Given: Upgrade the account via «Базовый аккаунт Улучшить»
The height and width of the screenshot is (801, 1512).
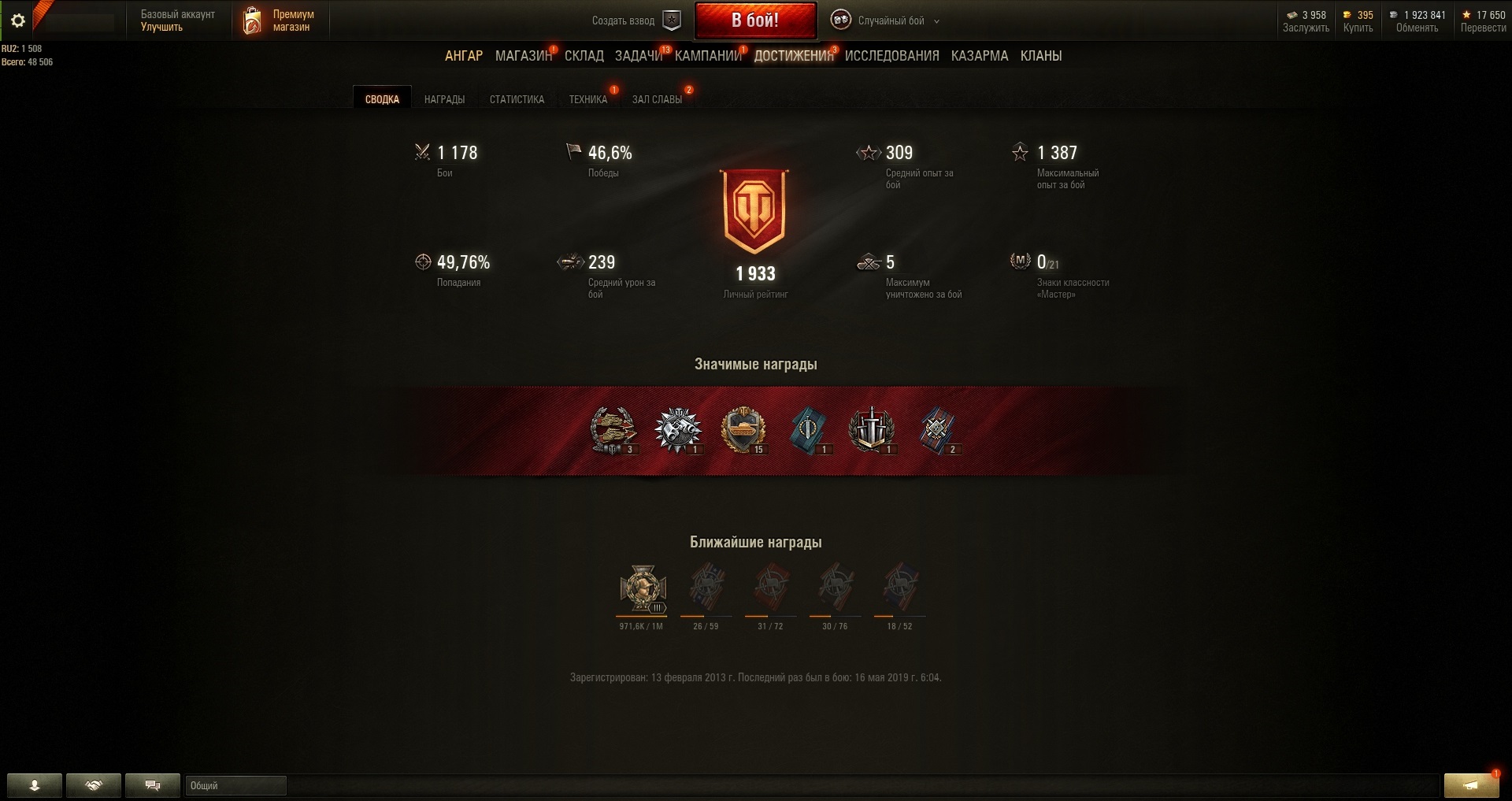Looking at the screenshot, I should tap(177, 20).
